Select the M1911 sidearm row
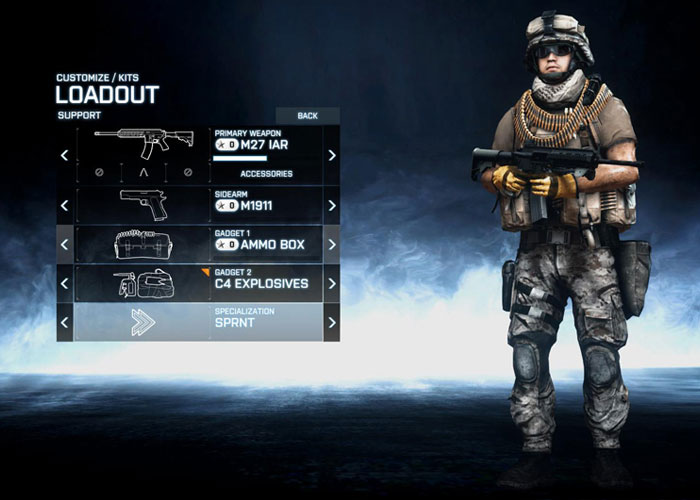The width and height of the screenshot is (700, 500). coord(198,205)
